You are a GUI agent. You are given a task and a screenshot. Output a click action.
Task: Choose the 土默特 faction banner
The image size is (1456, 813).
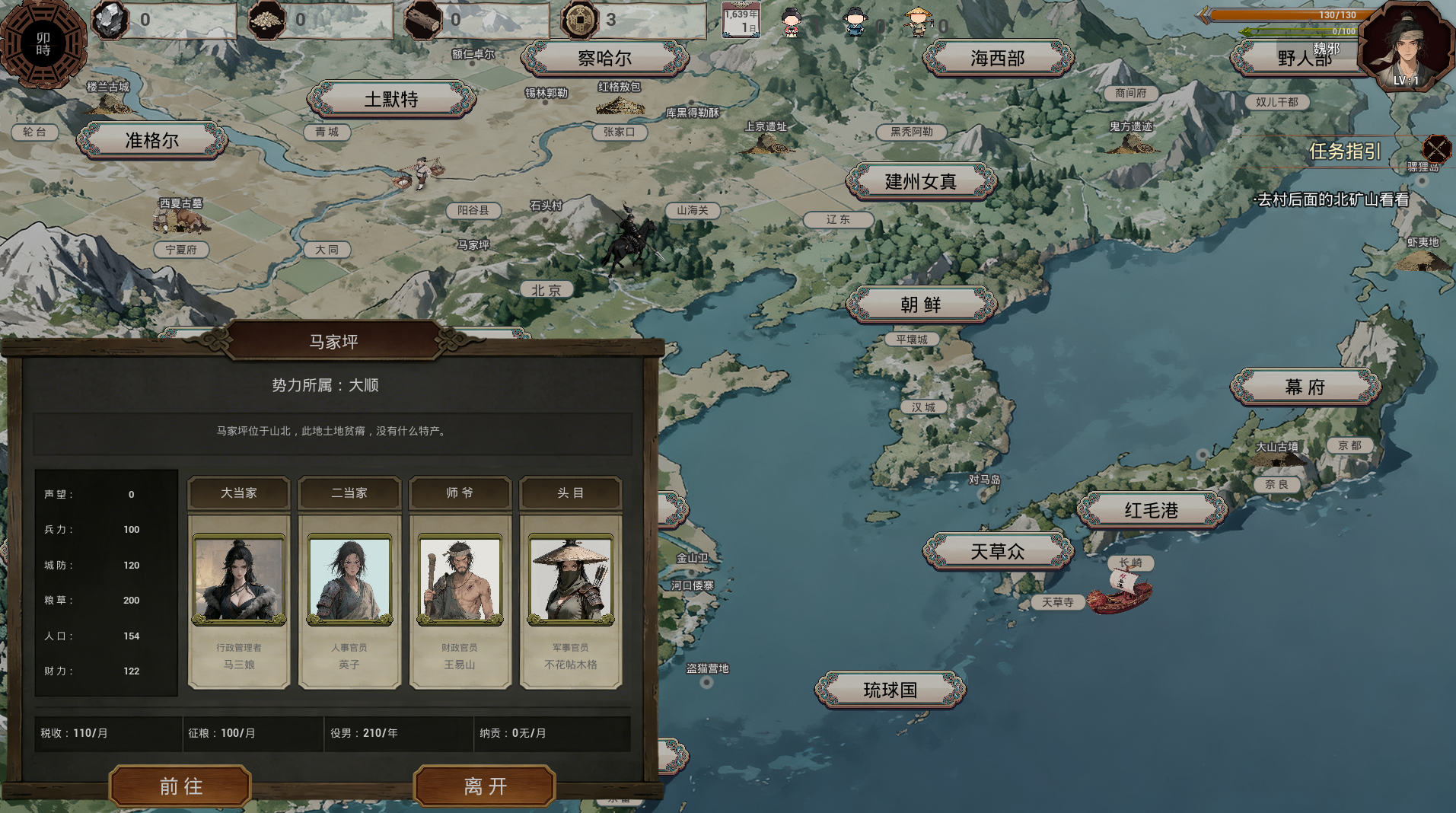(x=391, y=99)
